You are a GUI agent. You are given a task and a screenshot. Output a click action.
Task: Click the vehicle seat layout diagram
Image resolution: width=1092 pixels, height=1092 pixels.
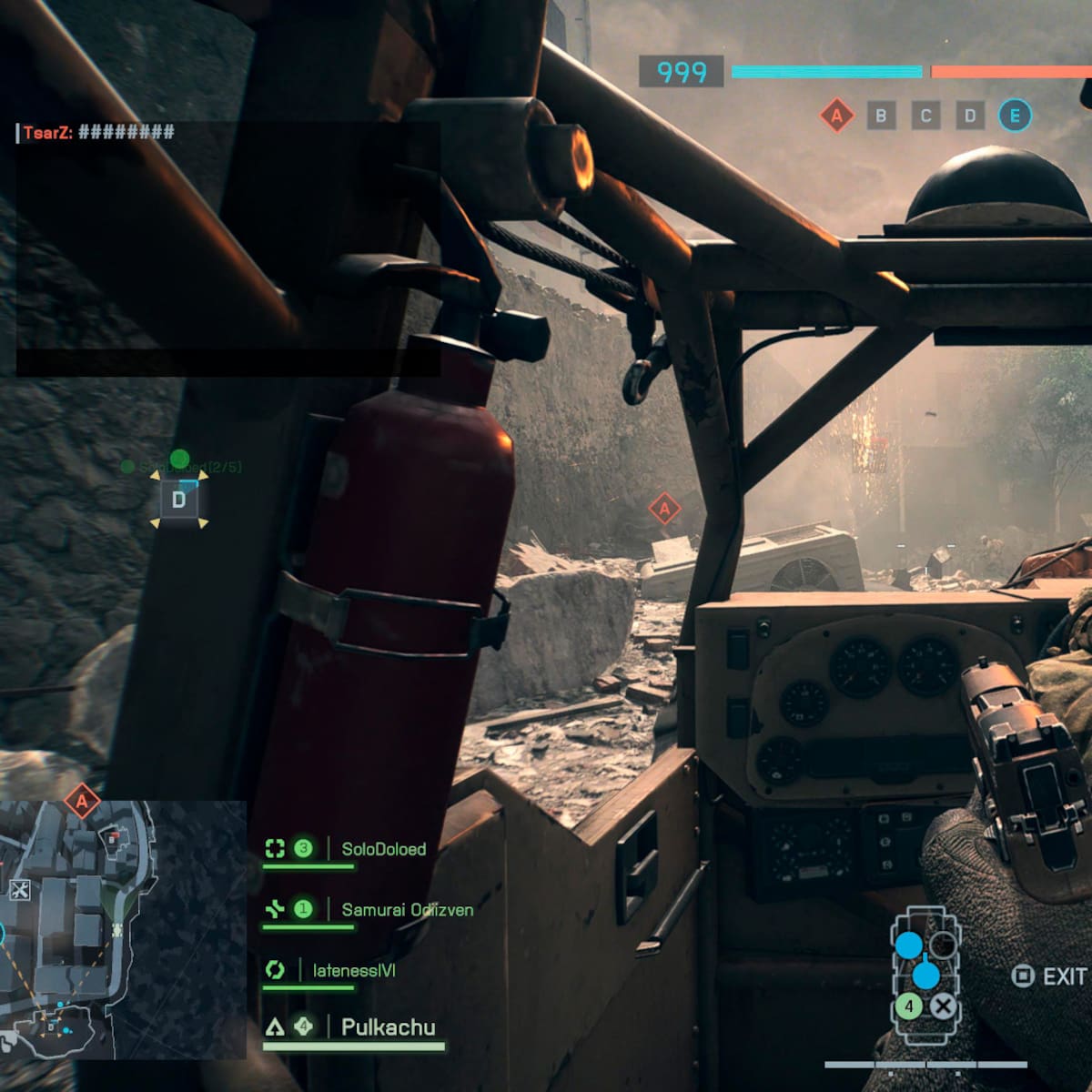point(925,976)
